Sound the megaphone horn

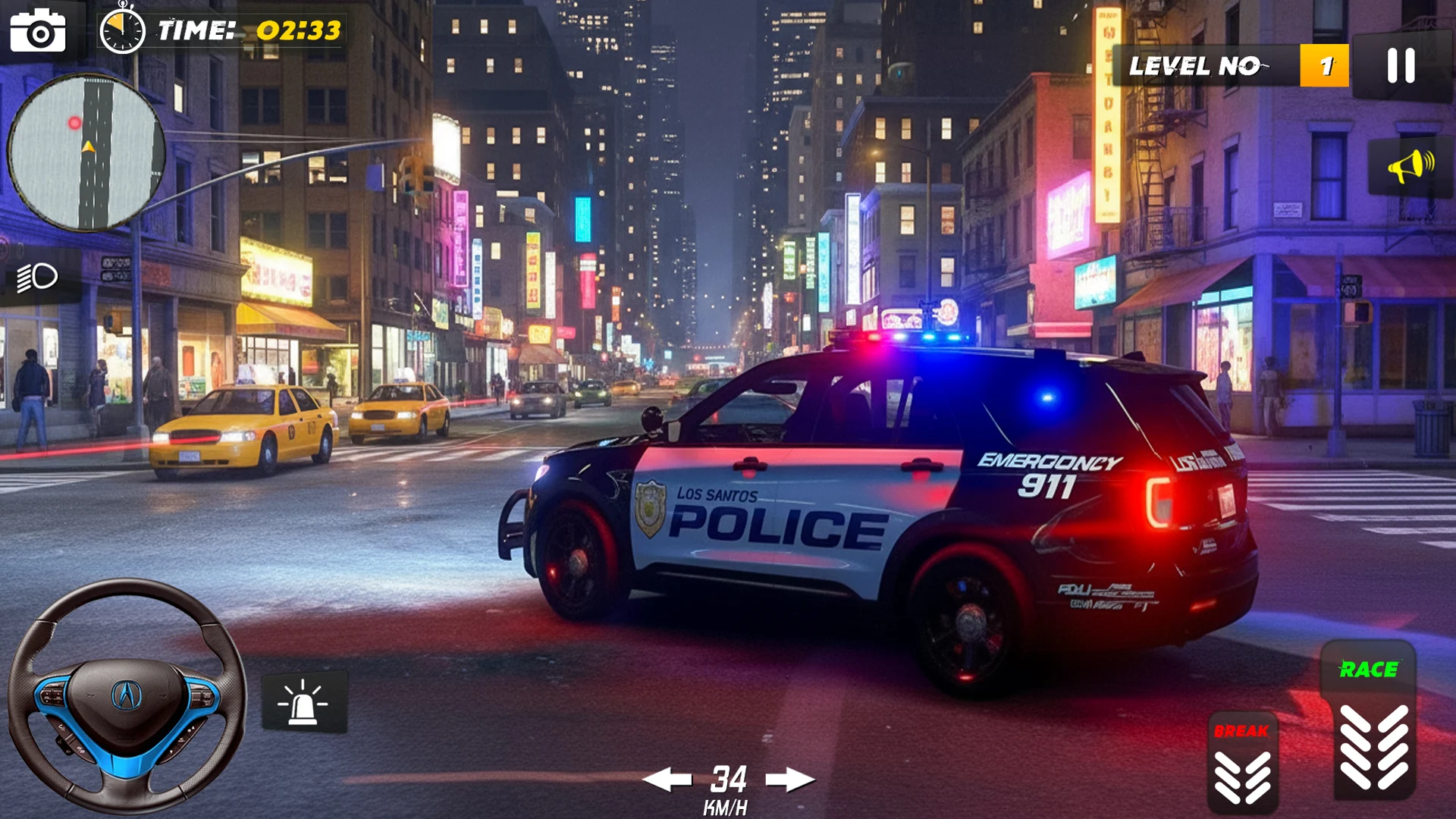pyautogui.click(x=1410, y=166)
